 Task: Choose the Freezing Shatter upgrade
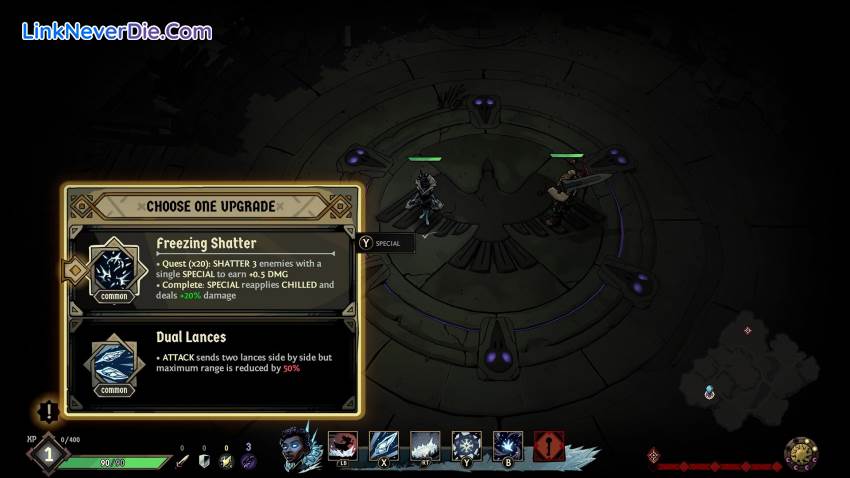point(212,268)
